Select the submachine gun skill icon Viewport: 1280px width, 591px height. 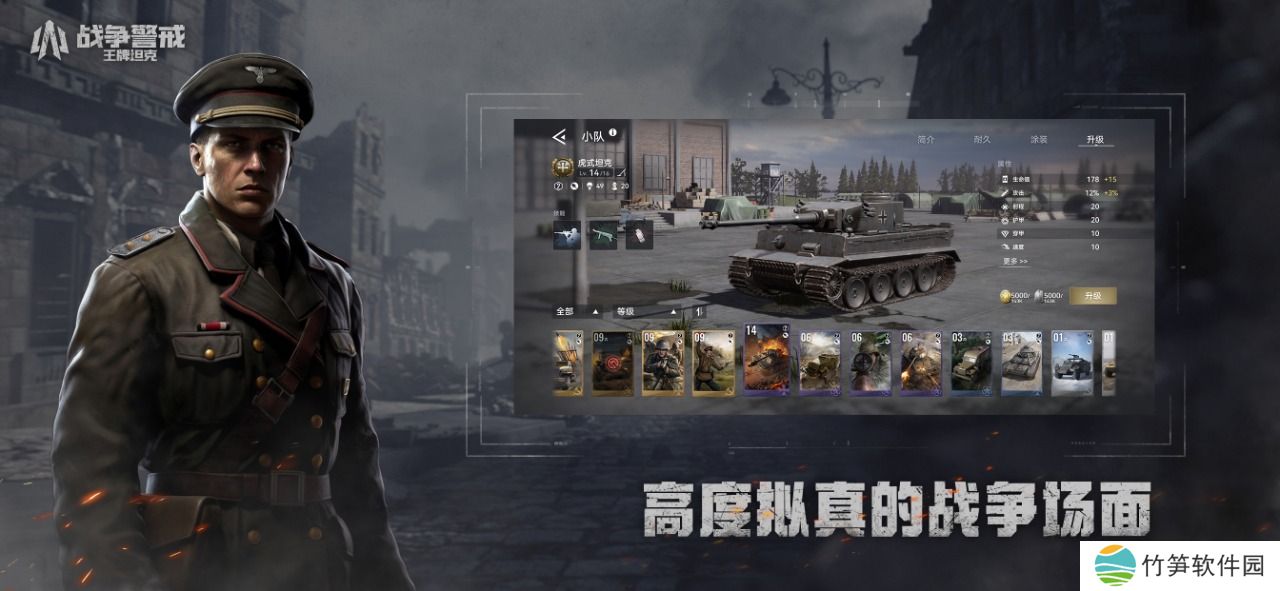[x=602, y=235]
